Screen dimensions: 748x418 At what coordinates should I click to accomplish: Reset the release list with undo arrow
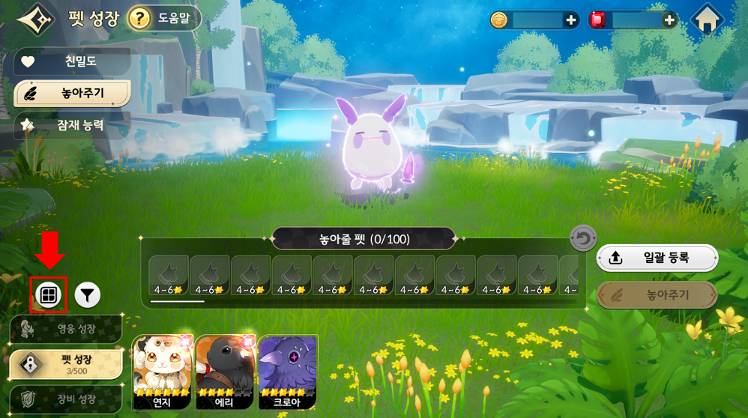pos(582,239)
